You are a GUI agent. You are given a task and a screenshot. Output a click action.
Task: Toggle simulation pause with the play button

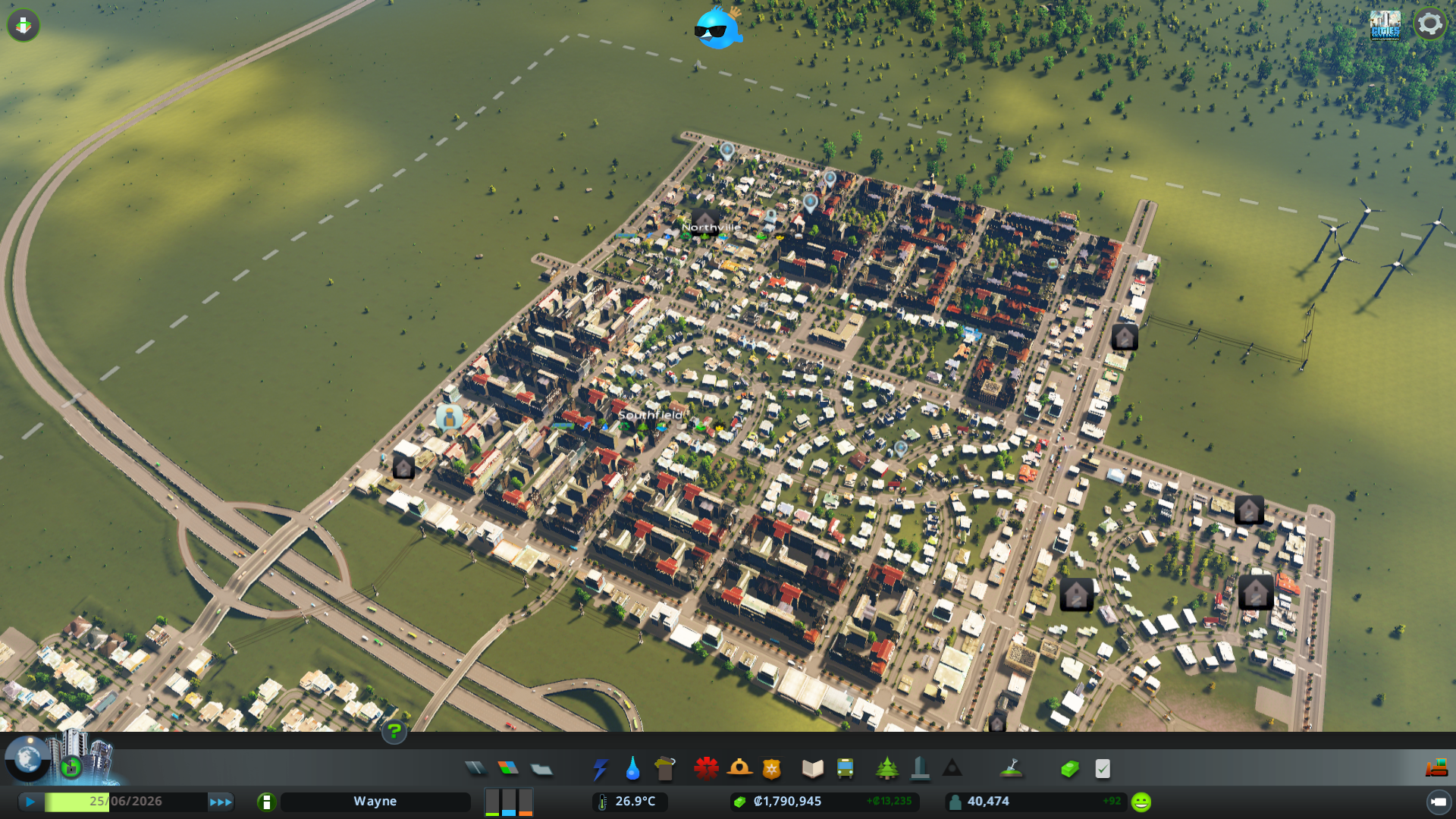[30, 801]
